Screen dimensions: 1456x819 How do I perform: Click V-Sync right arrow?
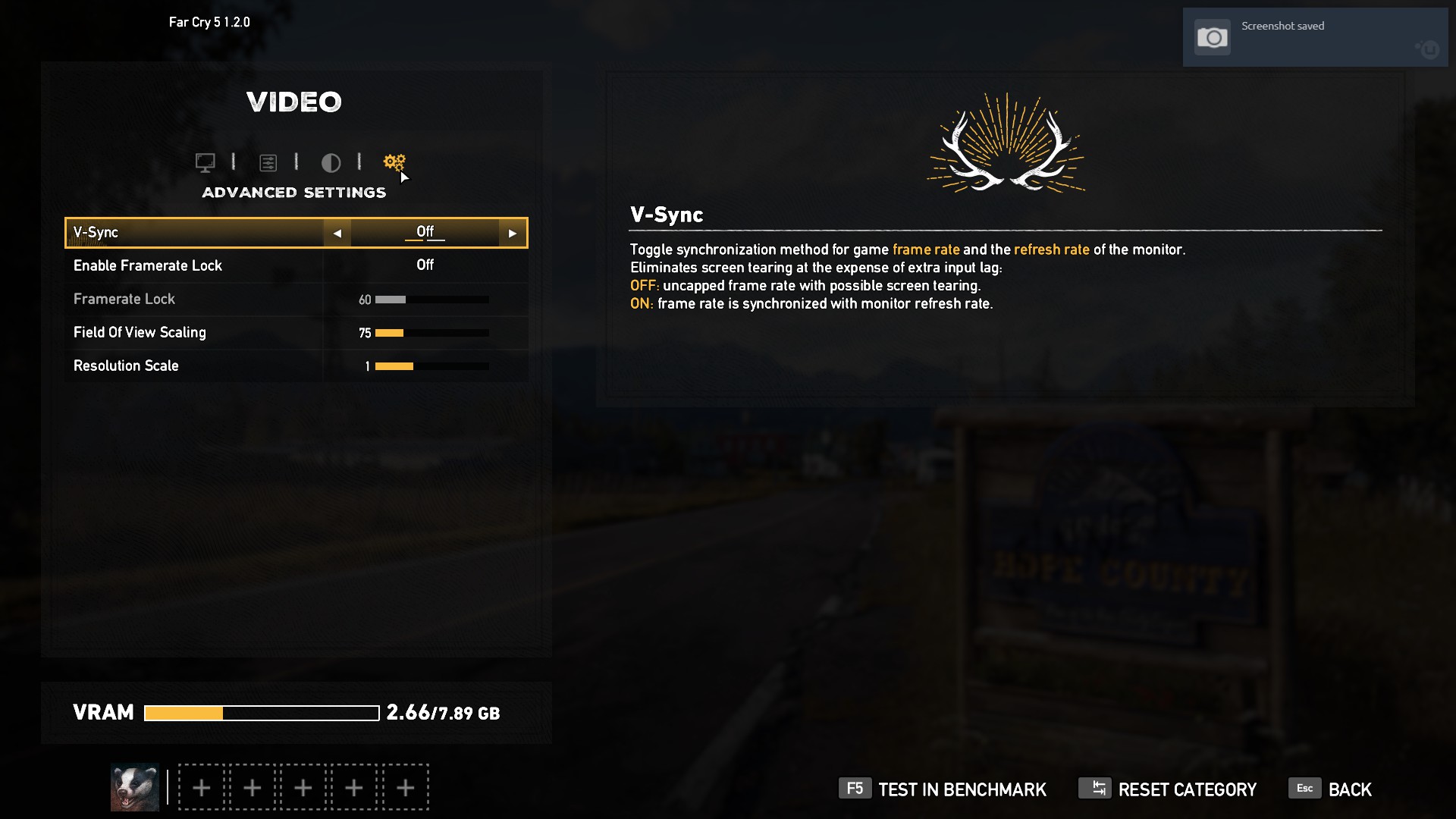(x=513, y=233)
